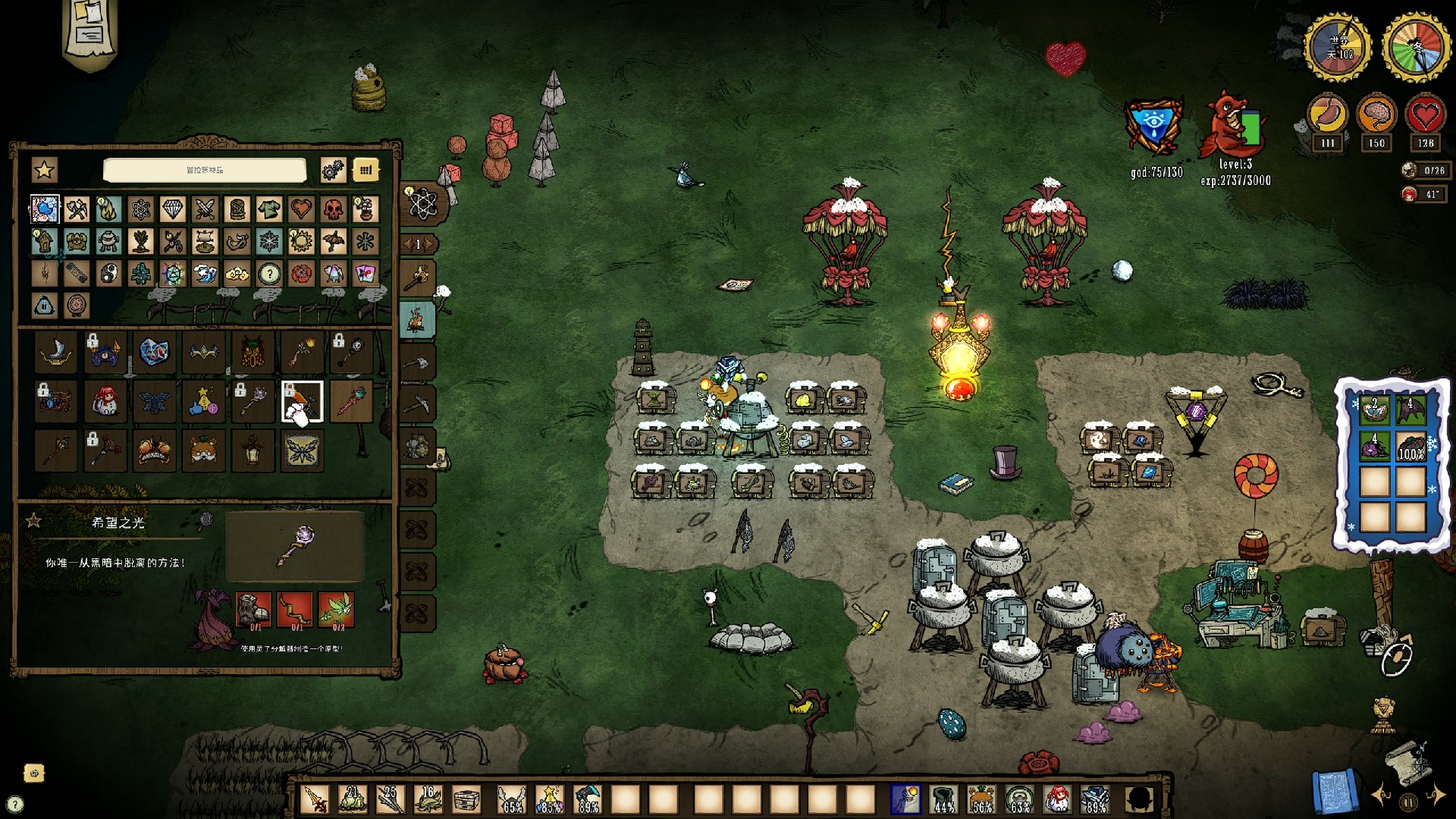Viewport: 1456px width, 819px height.
Task: Pick the crystal heart recipe
Action: tap(154, 352)
